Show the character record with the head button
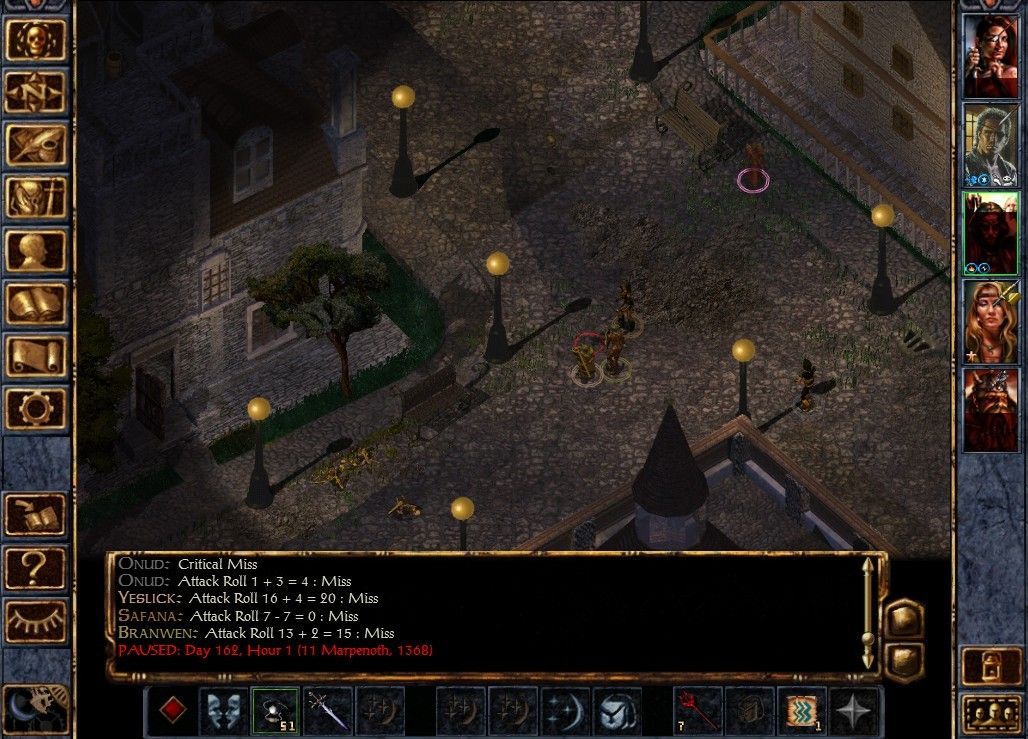Screen dimensions: 1028x739 click(x=36, y=251)
